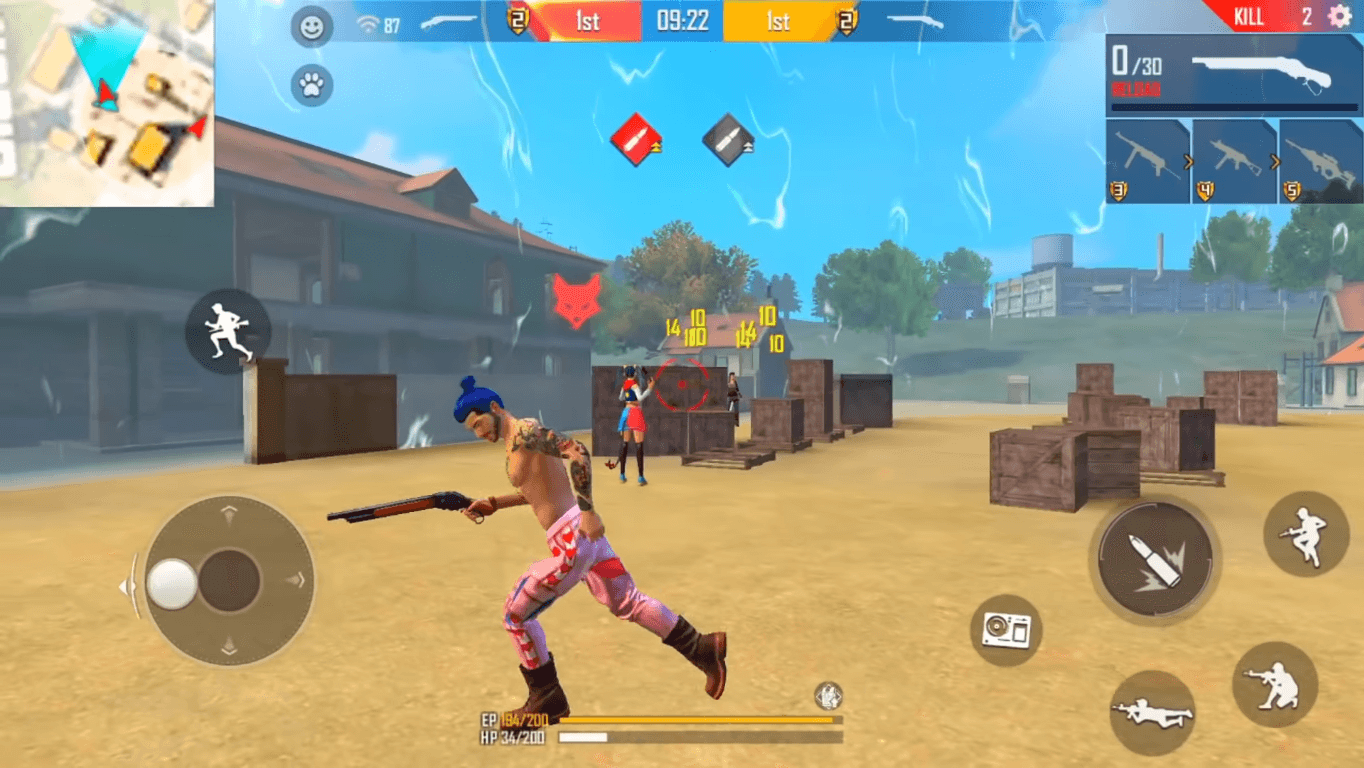The width and height of the screenshot is (1364, 768).
Task: Tap the red medkit quick-use icon
Action: [633, 140]
